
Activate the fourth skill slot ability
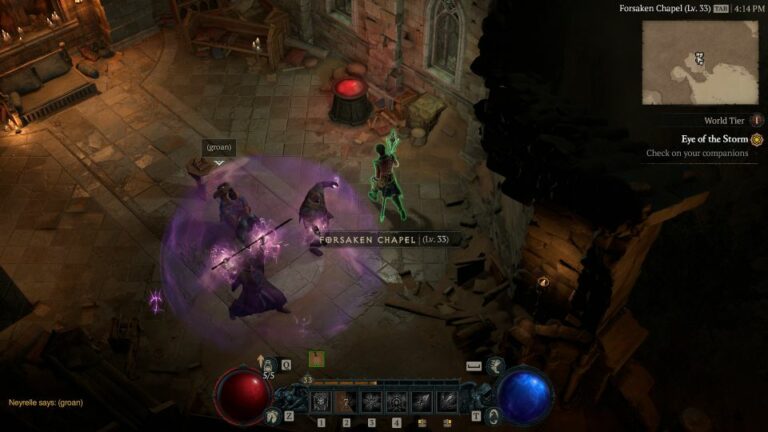click(x=396, y=402)
